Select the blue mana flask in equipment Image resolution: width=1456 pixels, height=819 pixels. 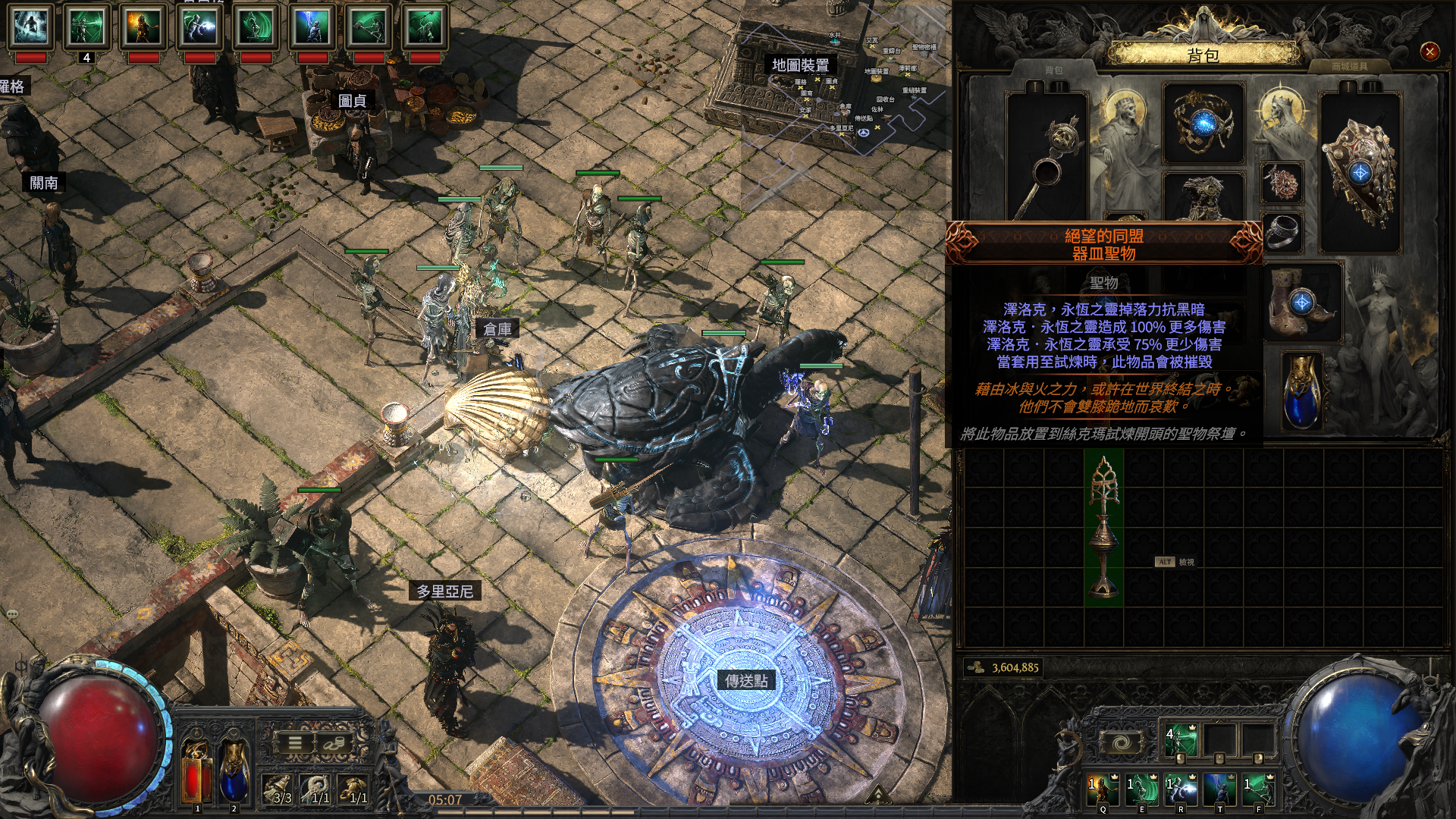click(1302, 392)
